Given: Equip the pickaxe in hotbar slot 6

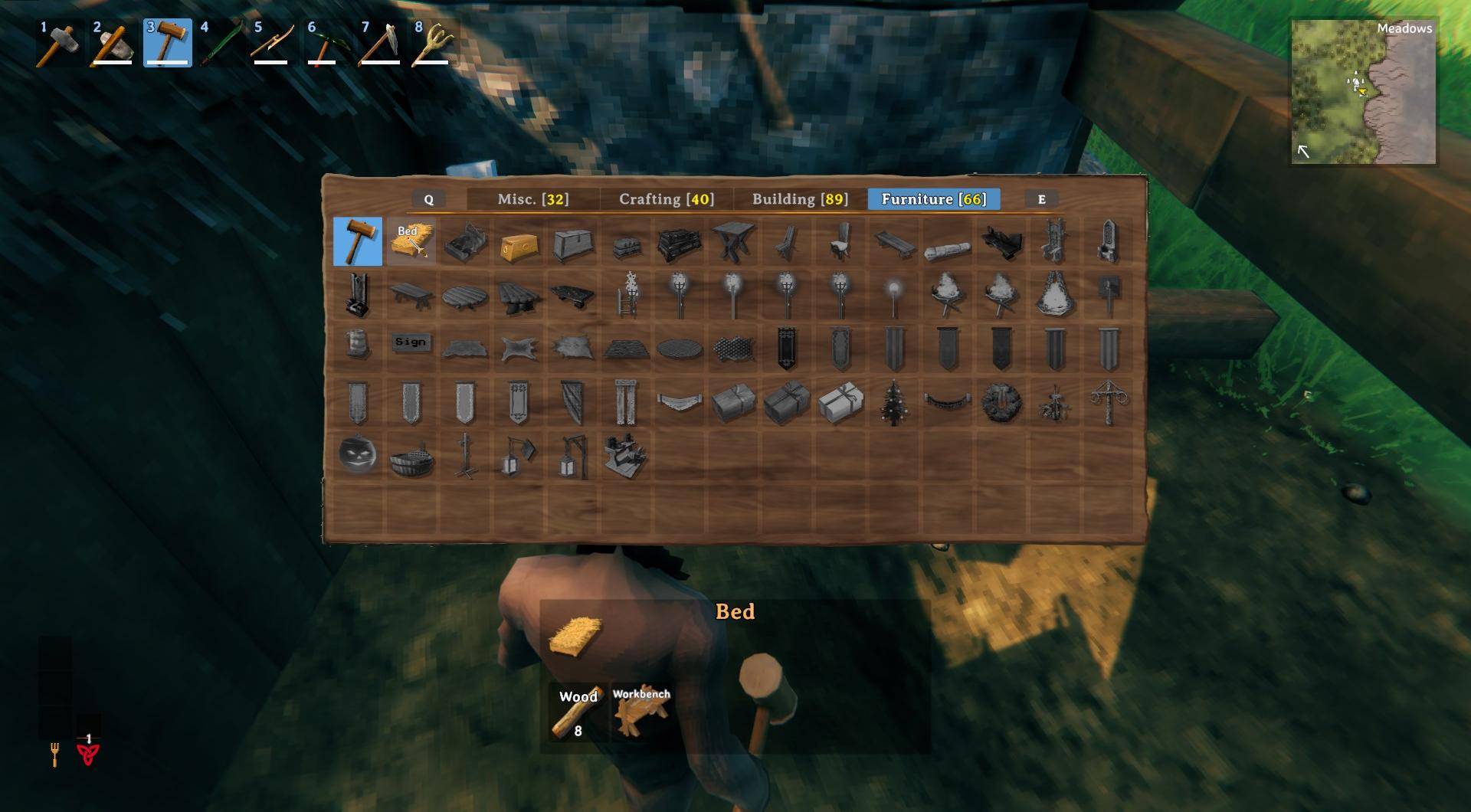Looking at the screenshot, I should pos(323,43).
